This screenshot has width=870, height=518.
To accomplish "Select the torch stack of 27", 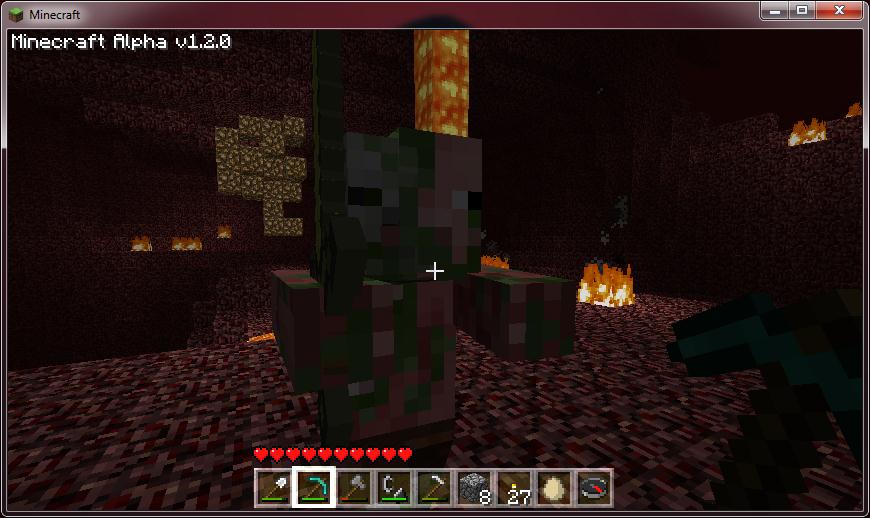I will pos(513,487).
